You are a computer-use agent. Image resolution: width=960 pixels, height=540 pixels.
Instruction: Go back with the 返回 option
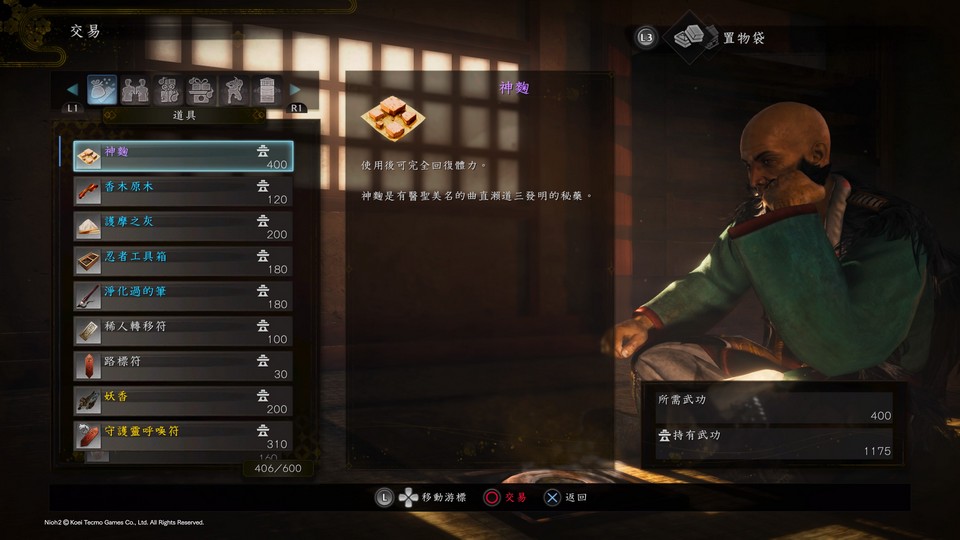point(565,497)
